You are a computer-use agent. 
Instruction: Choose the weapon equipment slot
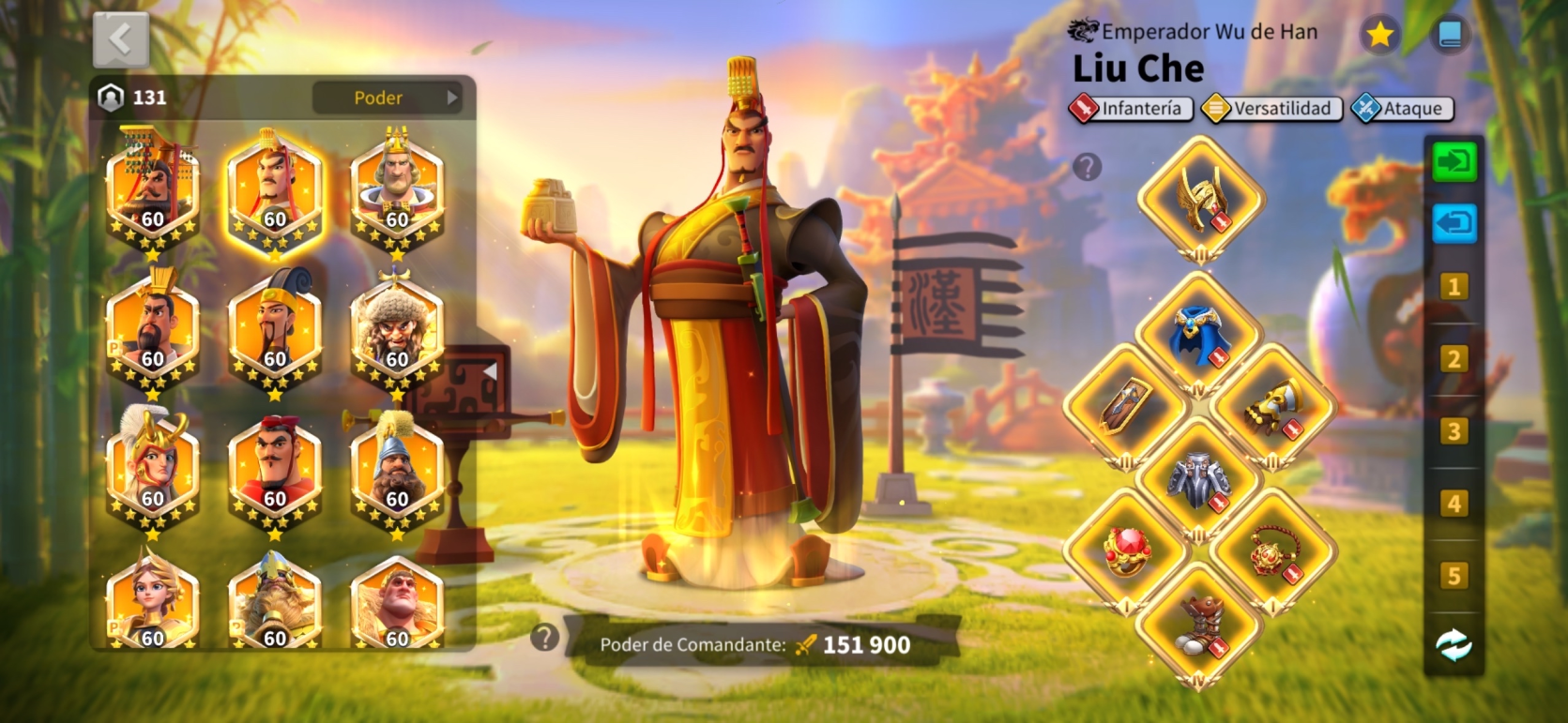[x=1125, y=408]
